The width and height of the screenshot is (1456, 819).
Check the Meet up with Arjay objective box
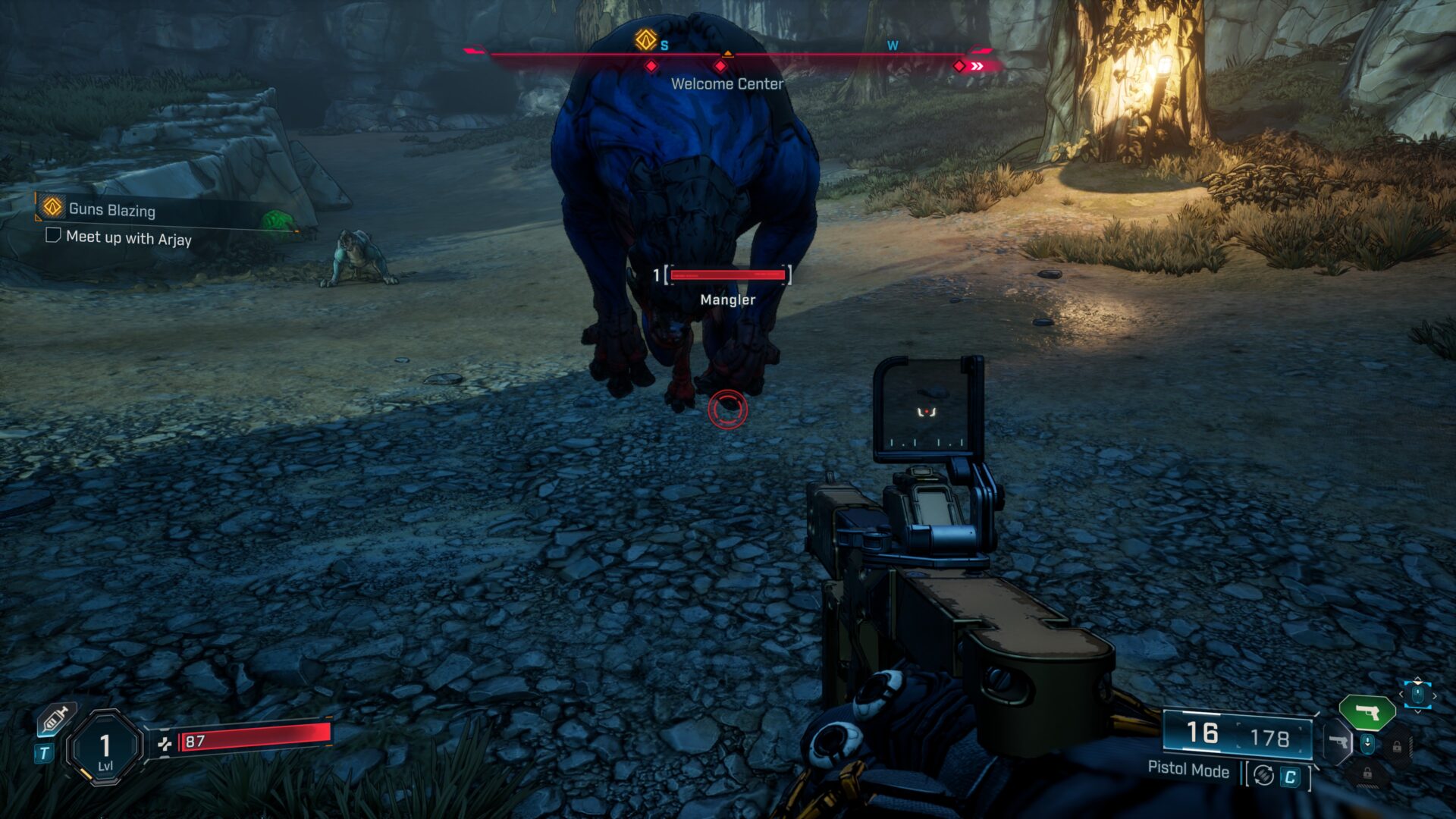tap(53, 235)
